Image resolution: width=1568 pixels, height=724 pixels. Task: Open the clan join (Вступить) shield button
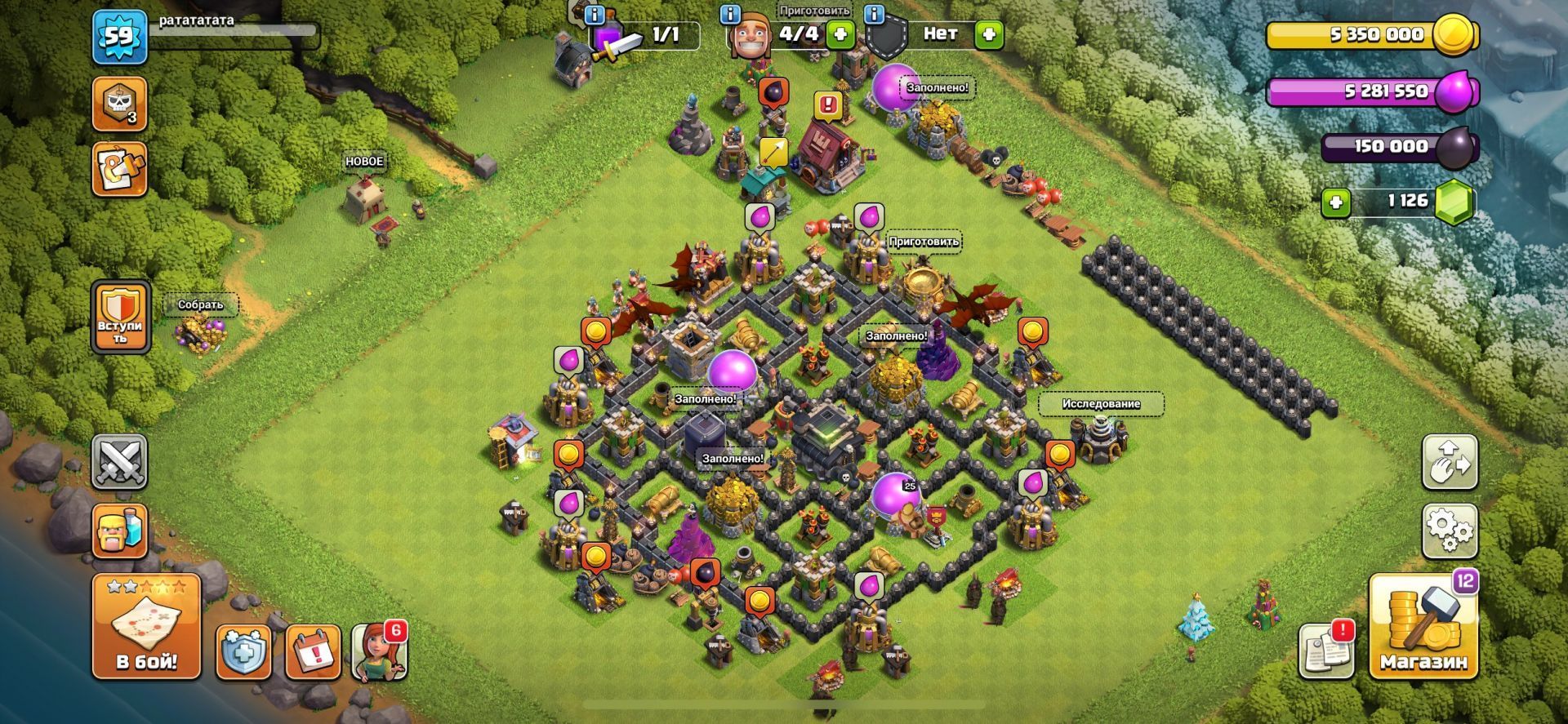pyautogui.click(x=120, y=318)
